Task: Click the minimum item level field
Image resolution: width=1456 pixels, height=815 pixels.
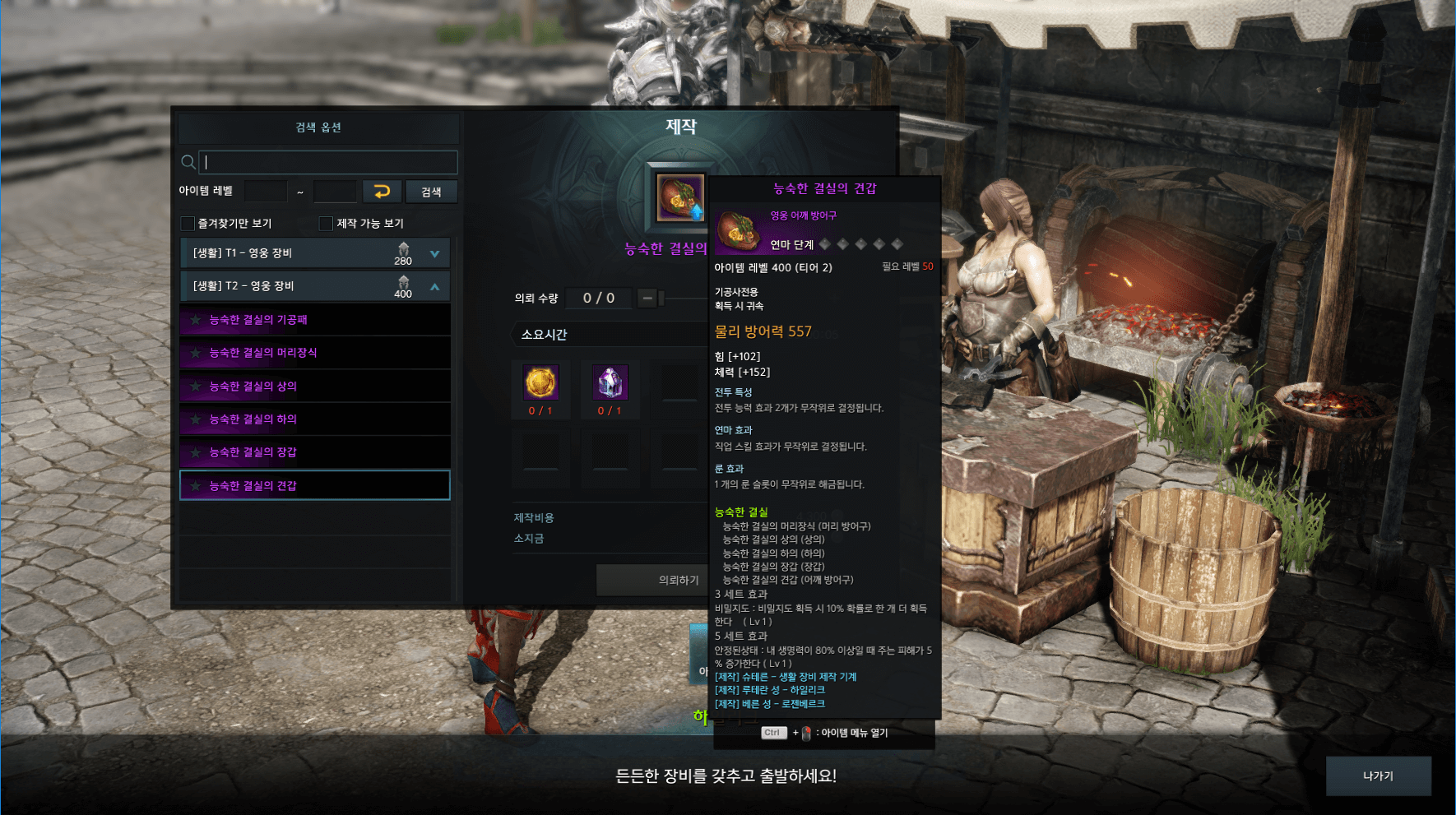Action: [x=266, y=192]
